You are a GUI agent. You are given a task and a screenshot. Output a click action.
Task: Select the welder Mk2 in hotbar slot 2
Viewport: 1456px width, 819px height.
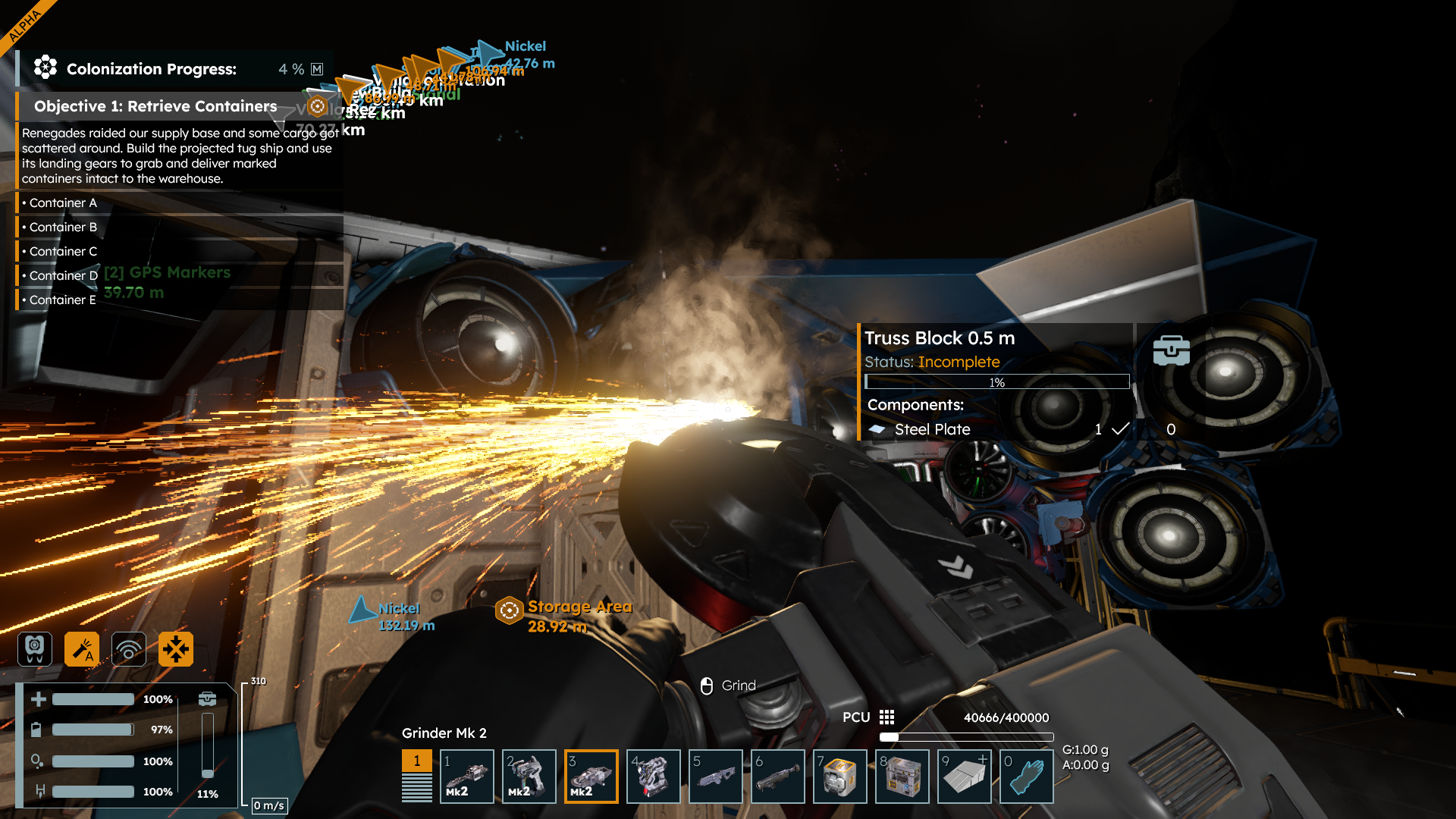click(x=529, y=776)
